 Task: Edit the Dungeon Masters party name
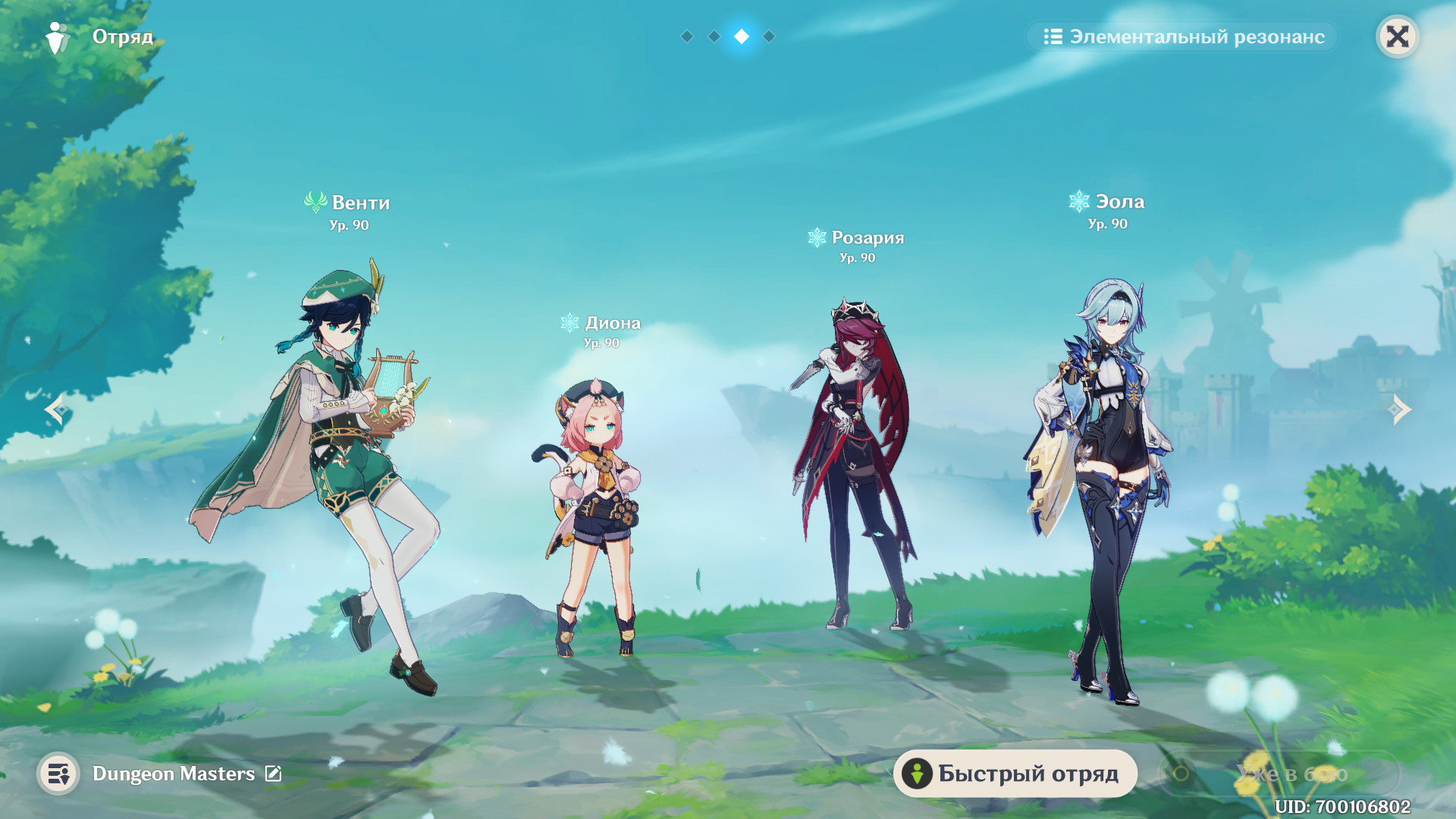273,773
